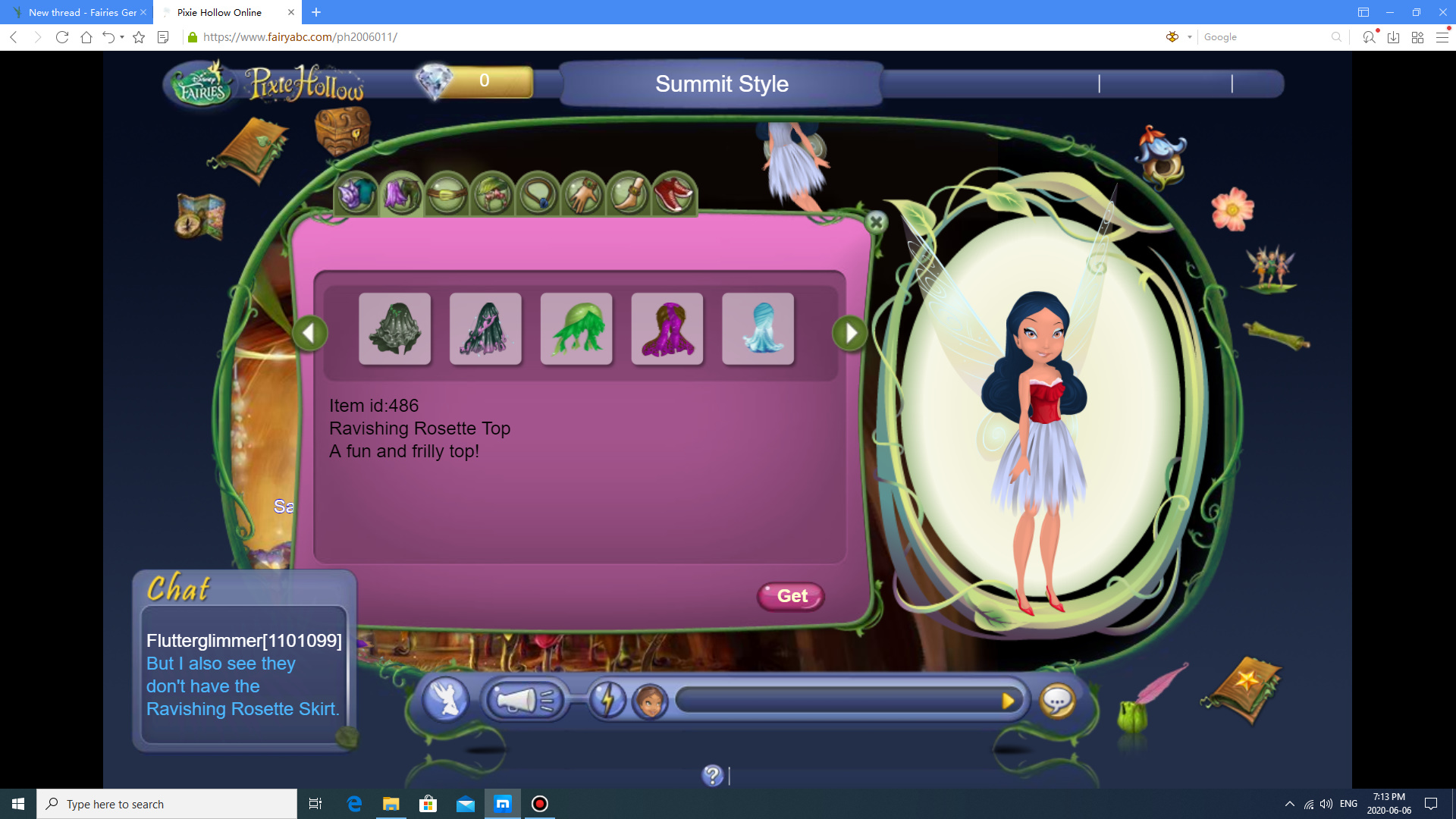
Task: Get the Ravishing Rosette Top
Action: point(791,596)
